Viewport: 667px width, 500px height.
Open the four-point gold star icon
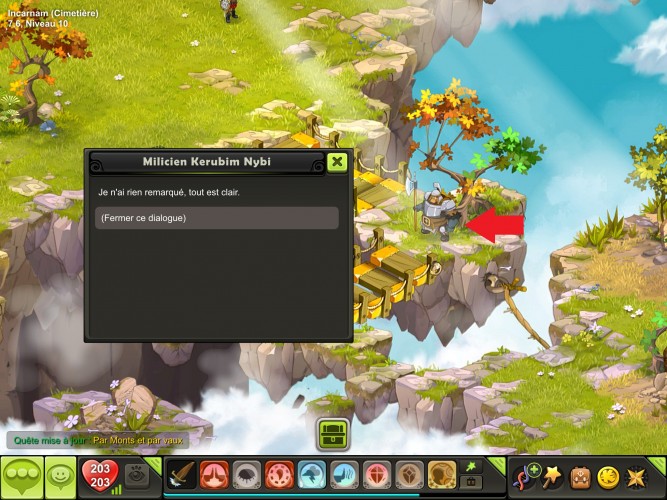pyautogui.click(x=635, y=475)
